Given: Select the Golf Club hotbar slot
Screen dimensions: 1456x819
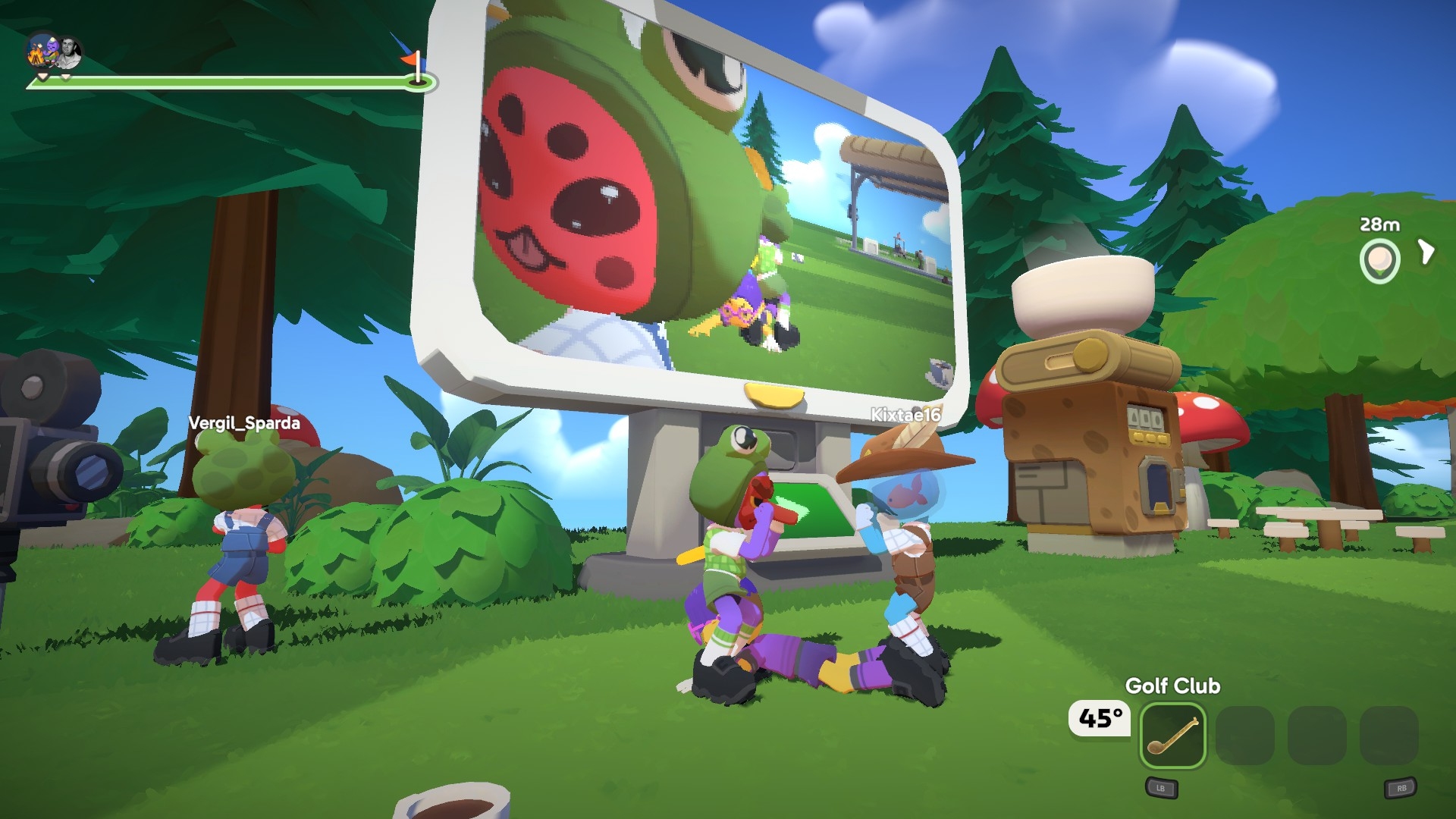Looking at the screenshot, I should tap(1172, 735).
